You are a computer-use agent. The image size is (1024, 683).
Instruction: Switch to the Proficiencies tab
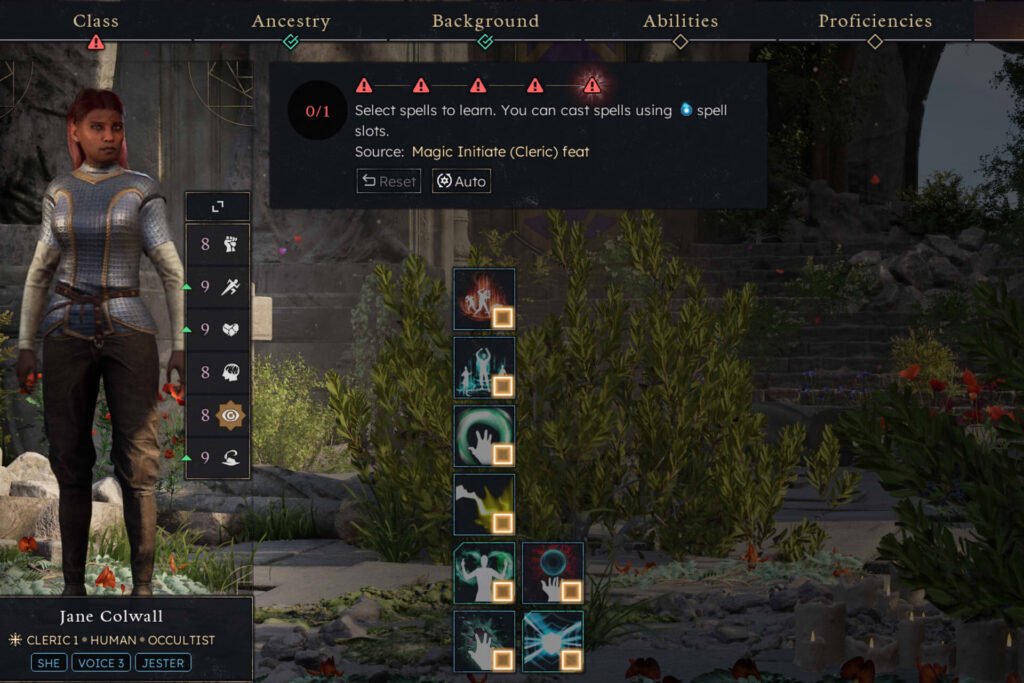pos(875,21)
